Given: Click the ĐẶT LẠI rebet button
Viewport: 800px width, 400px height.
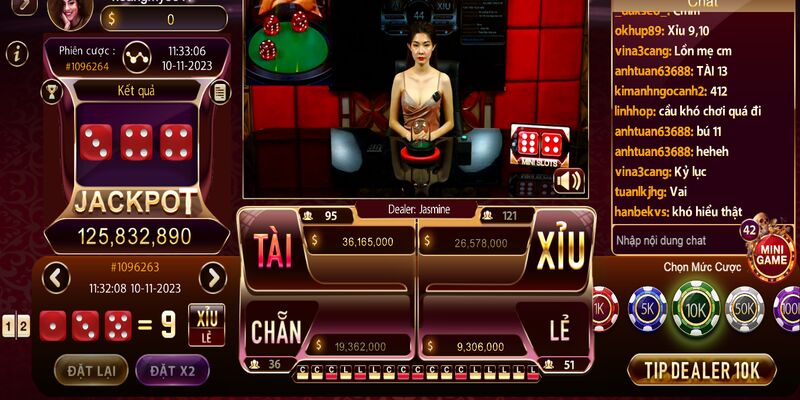Looking at the screenshot, I should pyautogui.click(x=91, y=371).
